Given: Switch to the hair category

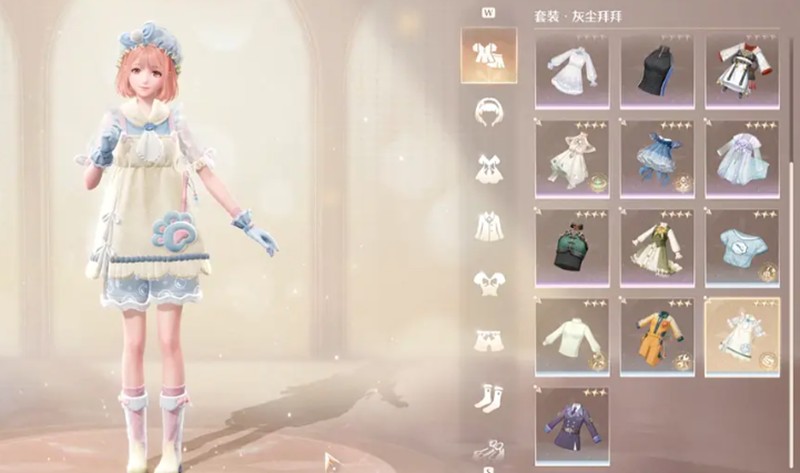Looking at the screenshot, I should [x=489, y=111].
